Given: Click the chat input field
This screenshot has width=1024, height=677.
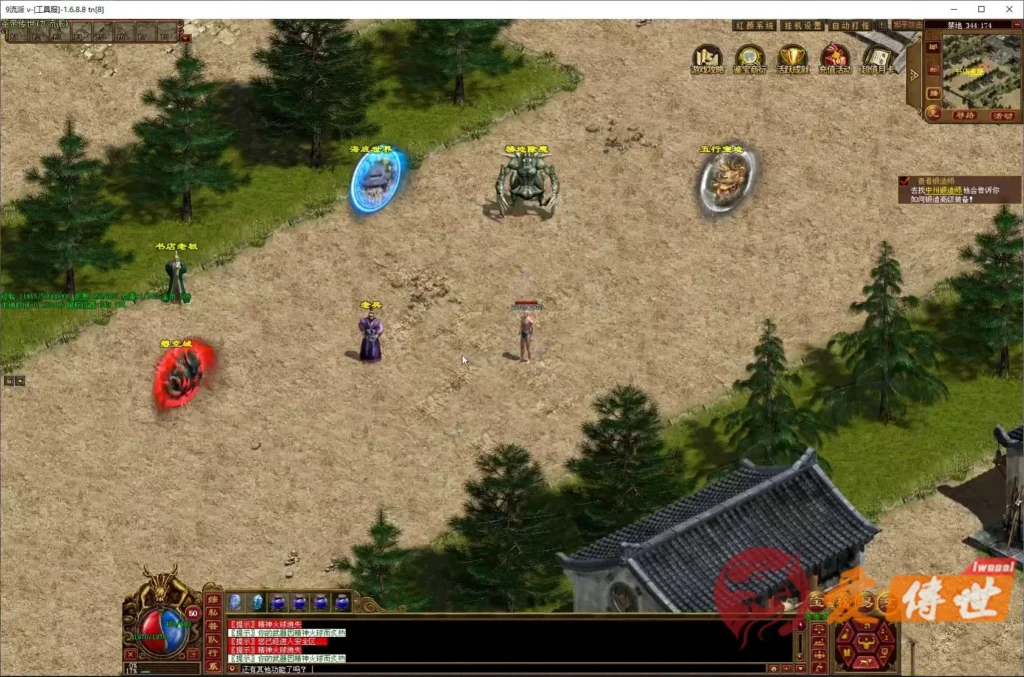Looking at the screenshot, I should coord(500,668).
